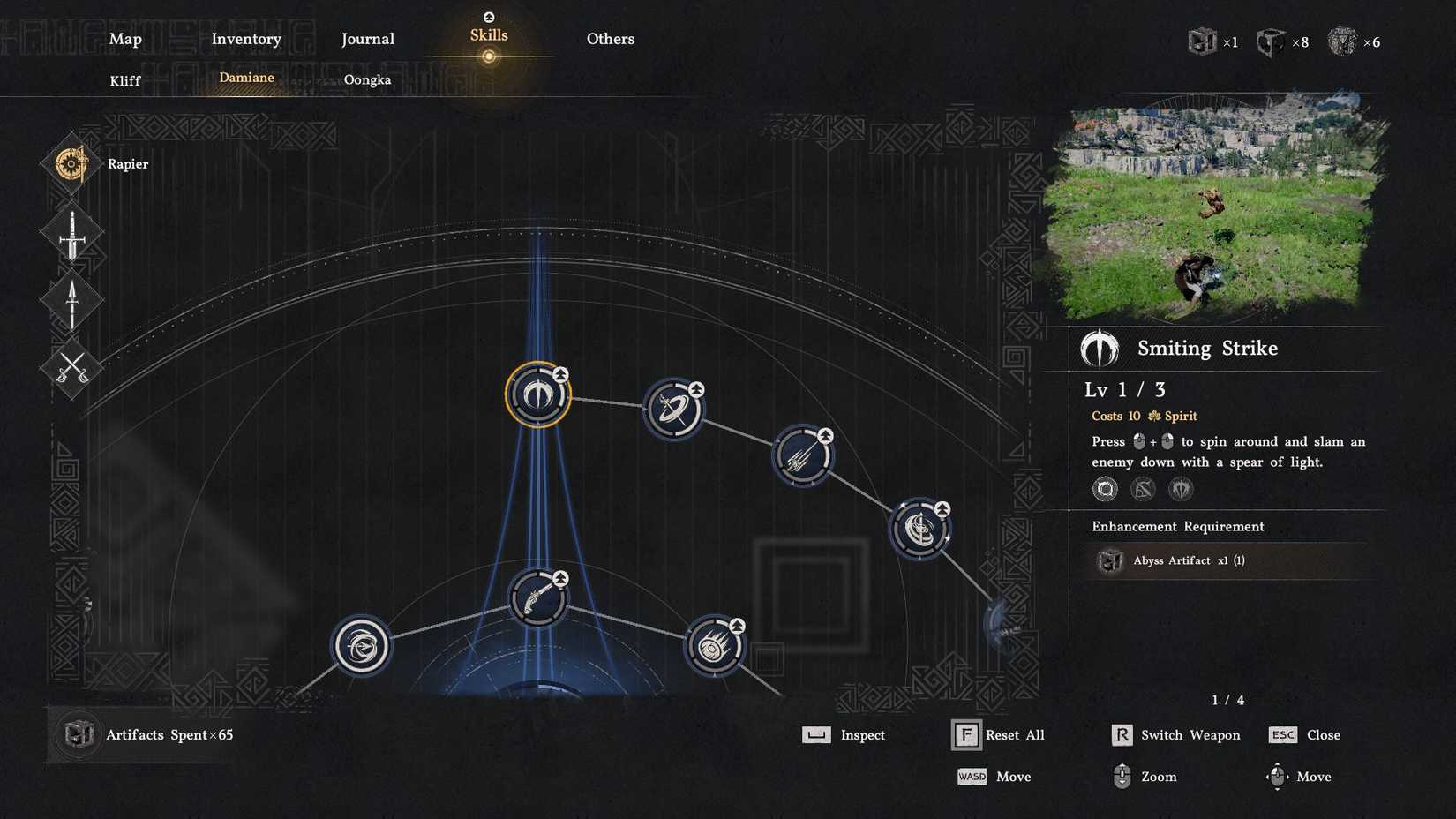1456x819 pixels.
Task: Click the 1/4 page indicator
Action: click(x=1227, y=699)
